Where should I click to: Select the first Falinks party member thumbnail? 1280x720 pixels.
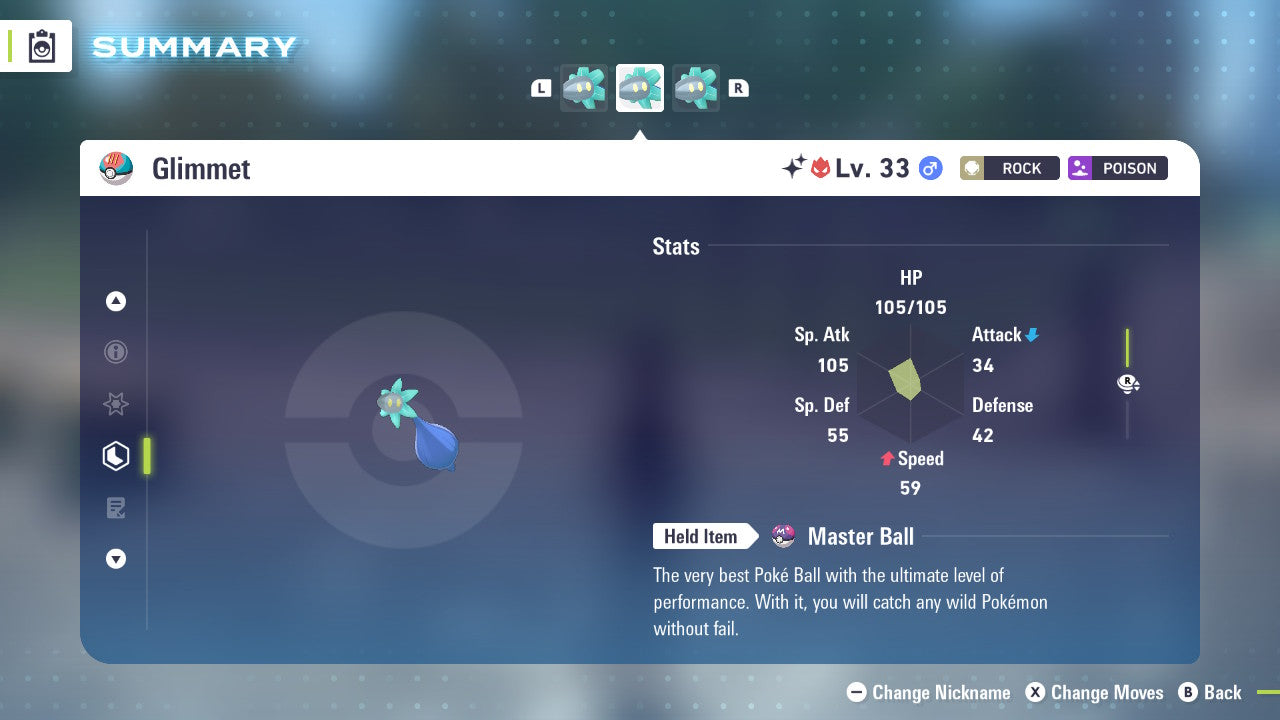click(x=583, y=87)
